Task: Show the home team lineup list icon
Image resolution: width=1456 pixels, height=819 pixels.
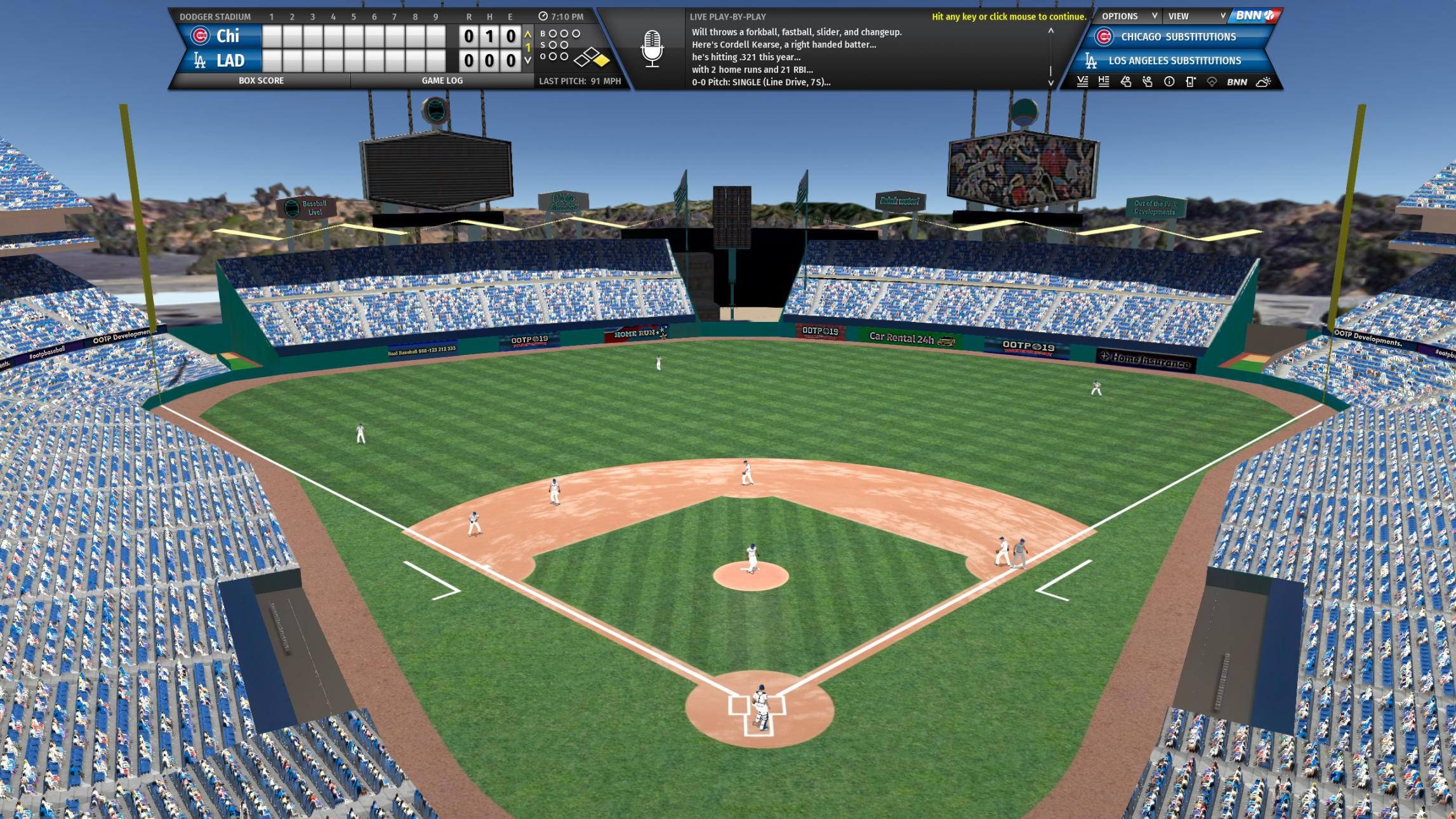Action: [1104, 82]
